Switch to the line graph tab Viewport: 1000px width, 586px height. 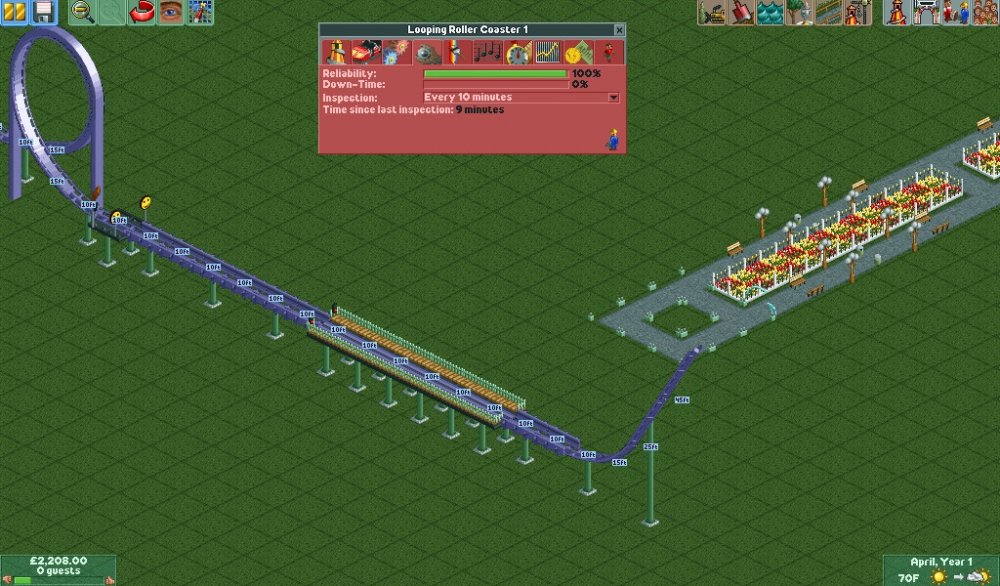point(547,53)
